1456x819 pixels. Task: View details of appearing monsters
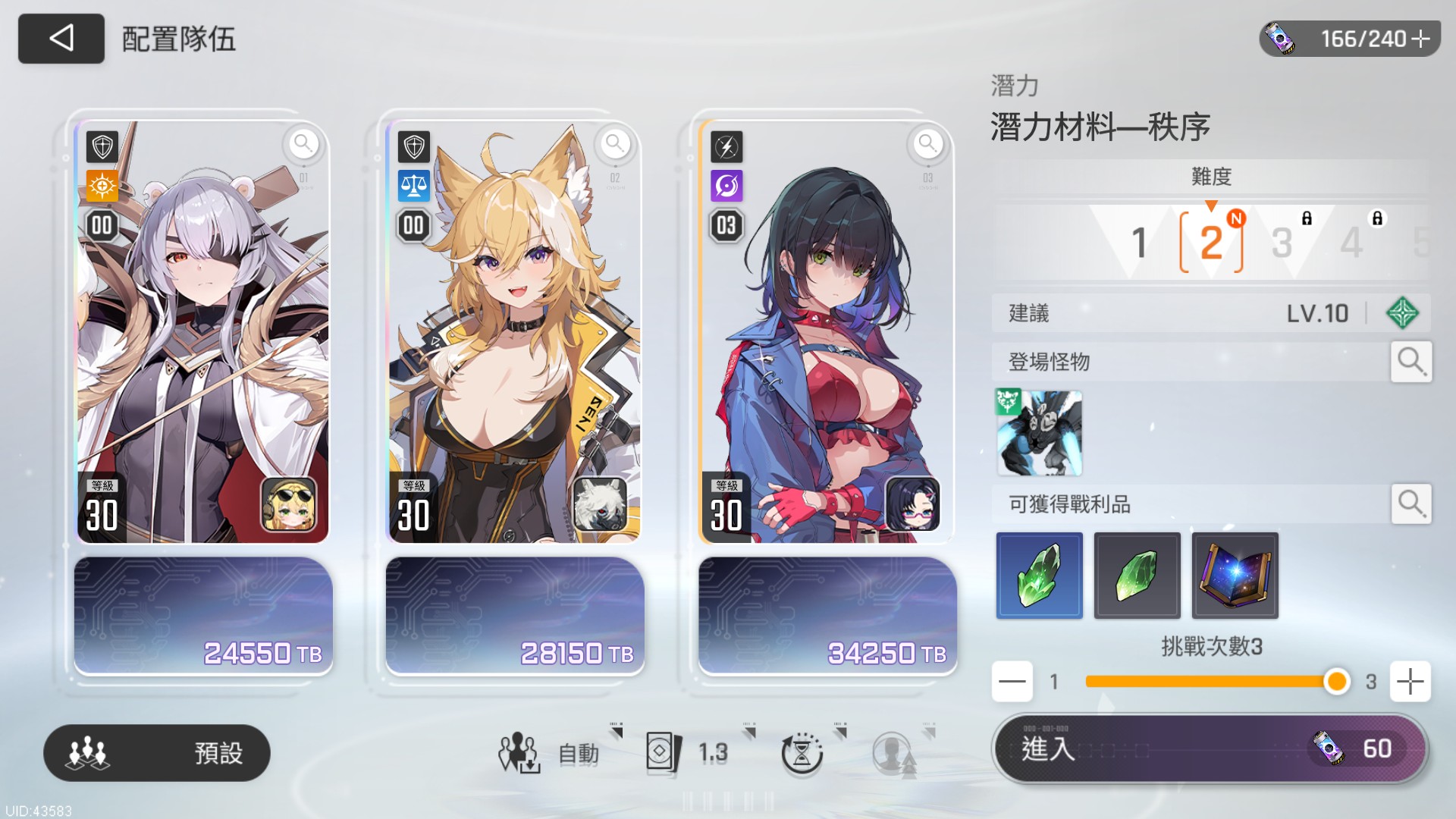tap(1410, 362)
